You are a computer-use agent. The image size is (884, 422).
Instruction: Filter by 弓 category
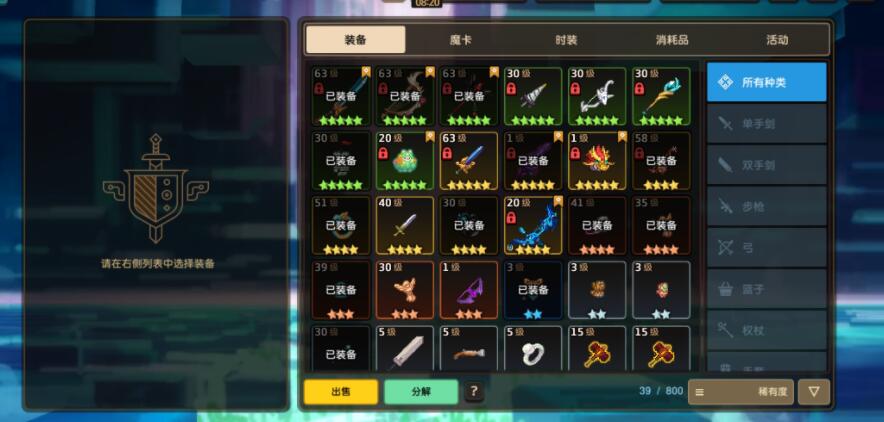click(766, 247)
